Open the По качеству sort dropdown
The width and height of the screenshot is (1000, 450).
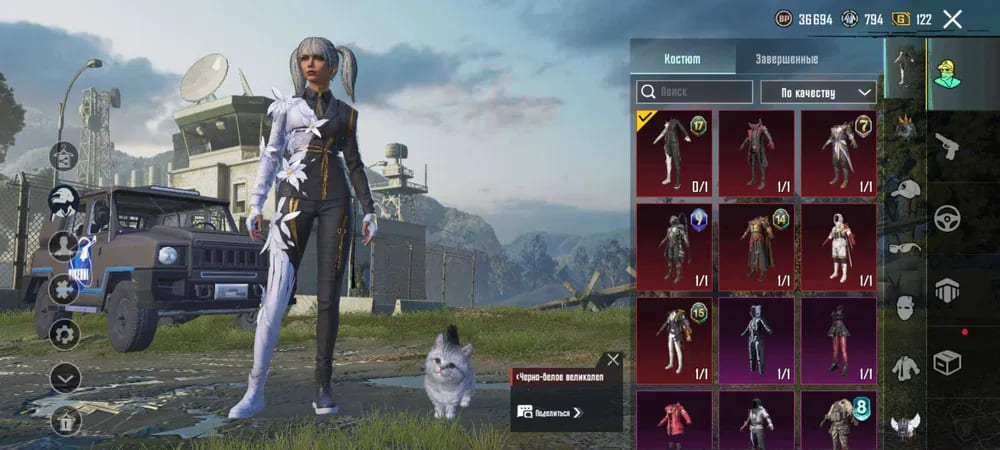coord(818,92)
